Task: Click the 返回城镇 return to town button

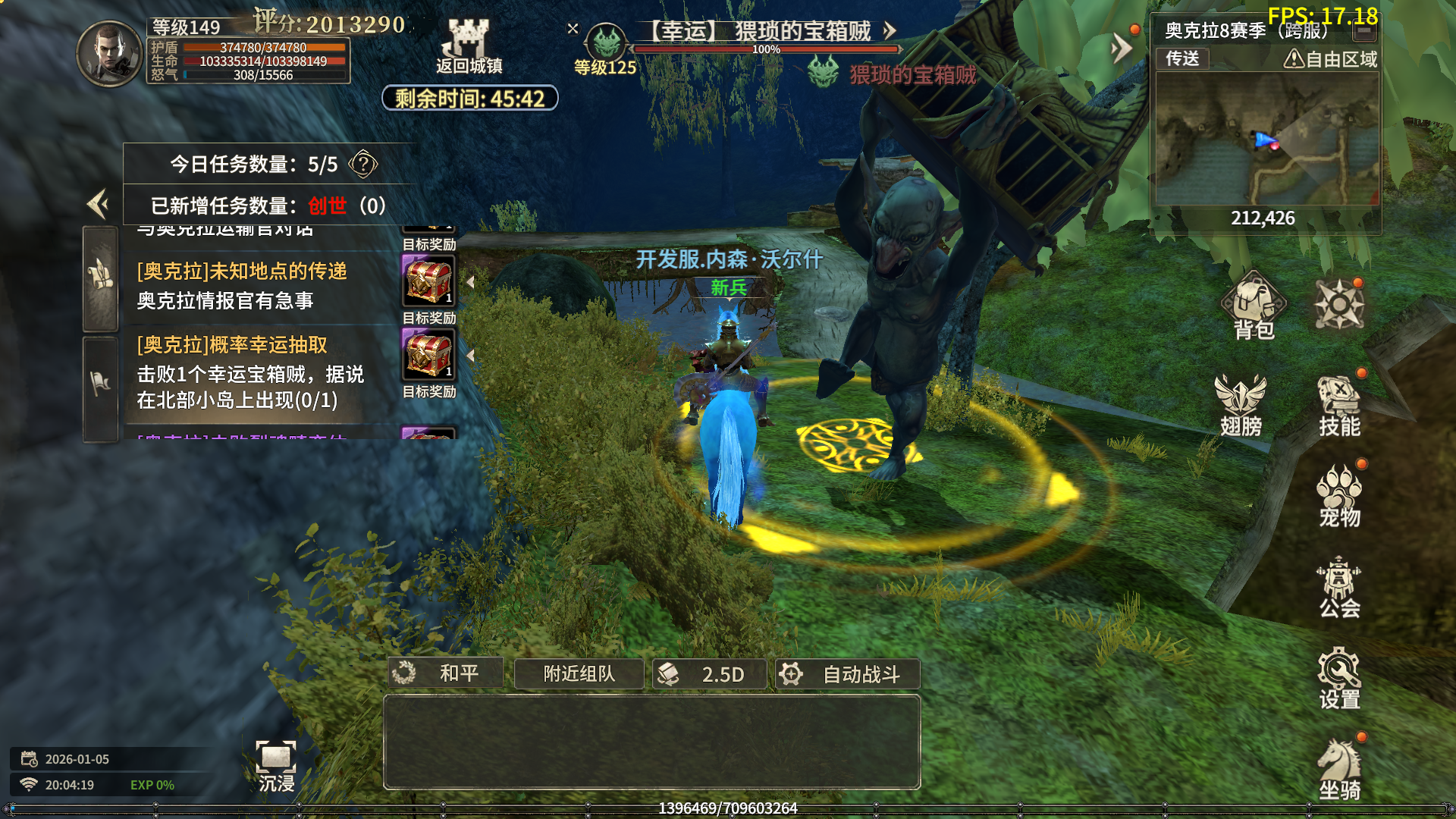Action: (x=469, y=47)
